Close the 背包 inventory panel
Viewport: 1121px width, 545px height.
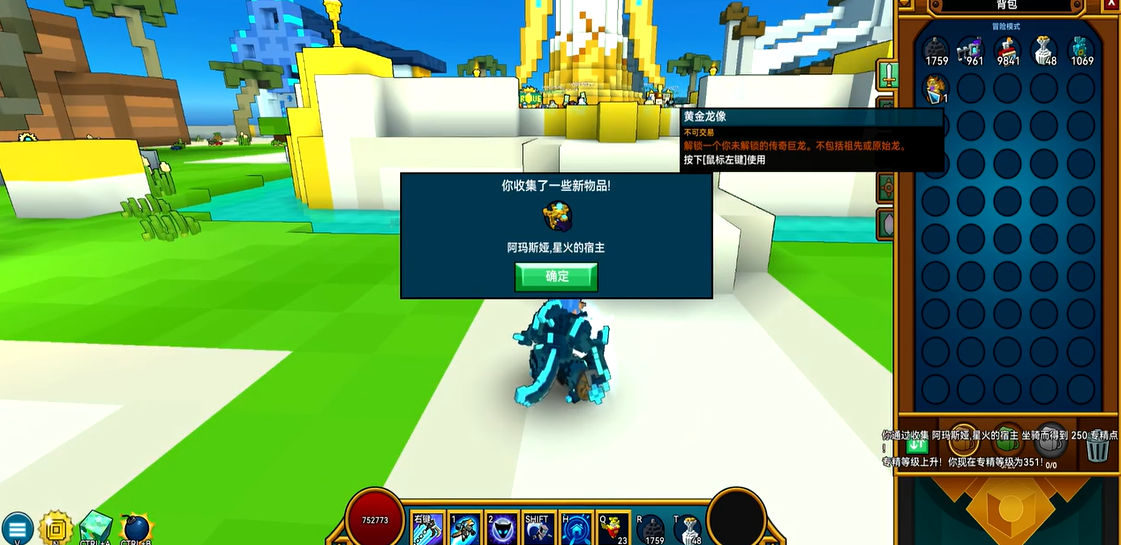[1111, 5]
